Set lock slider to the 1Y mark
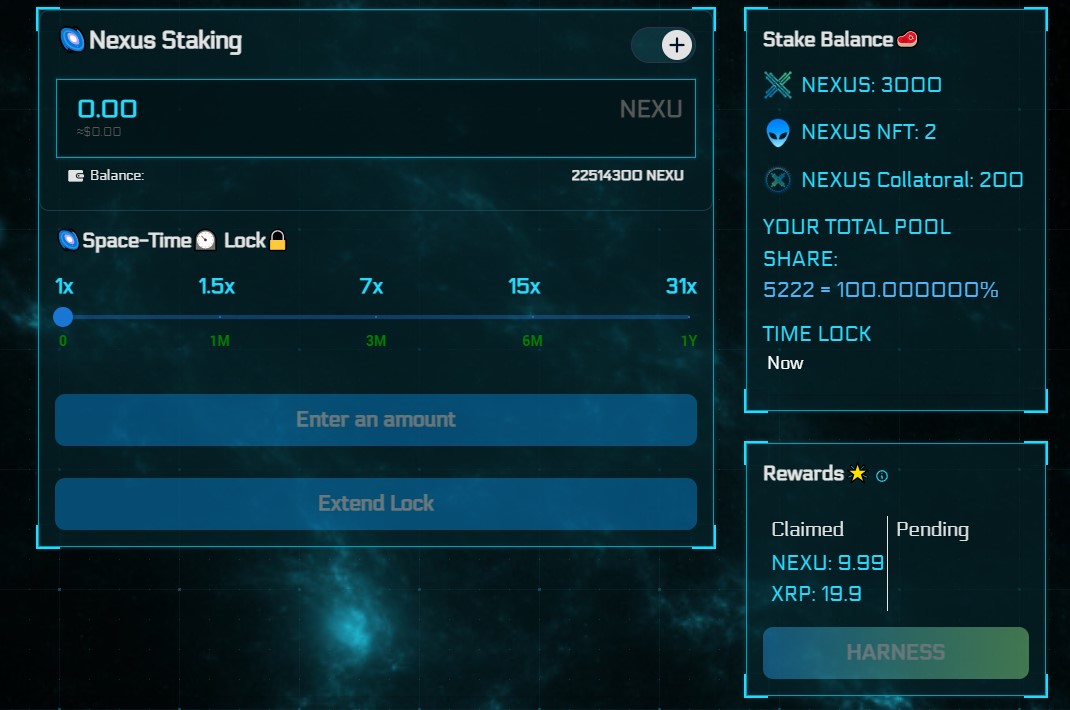 [688, 317]
